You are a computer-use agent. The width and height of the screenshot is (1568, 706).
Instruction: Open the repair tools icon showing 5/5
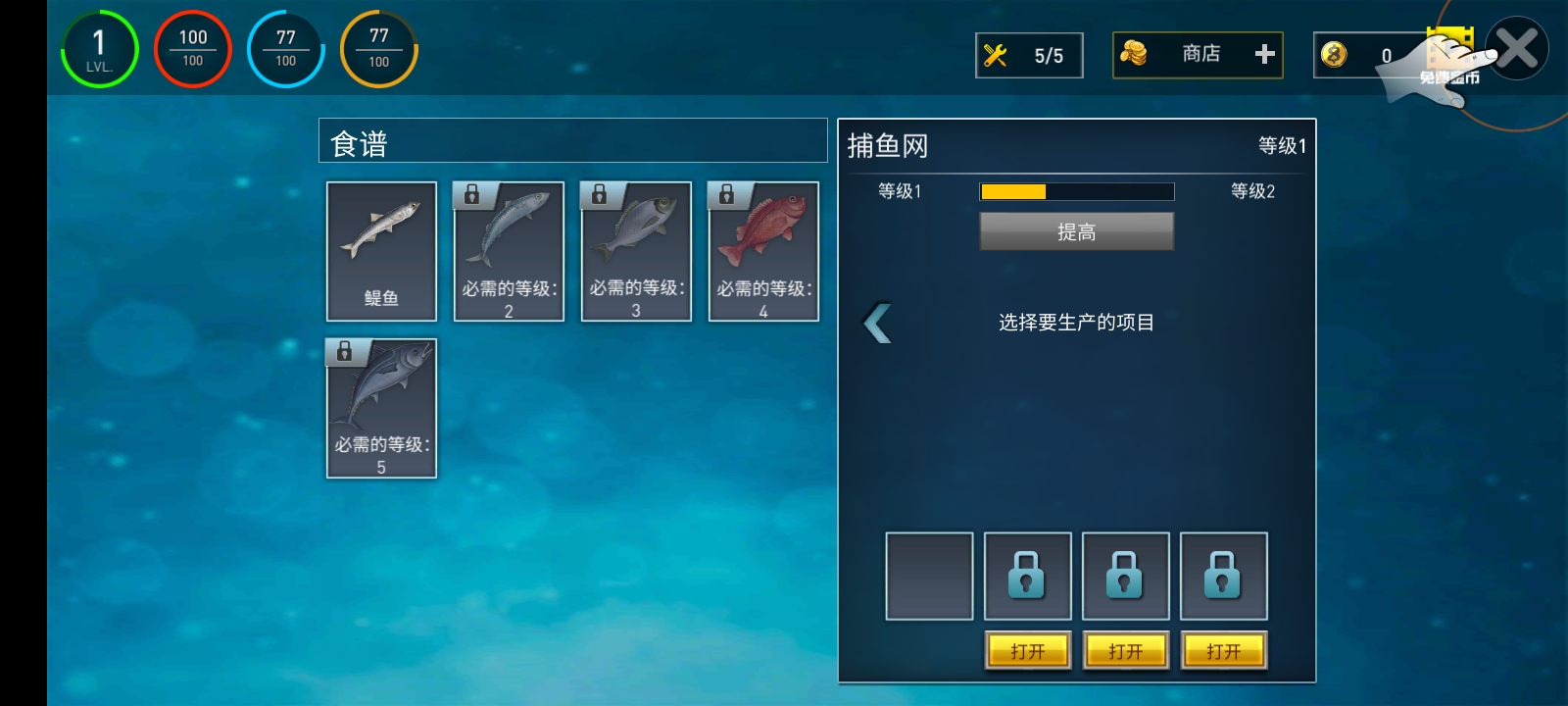(1028, 54)
